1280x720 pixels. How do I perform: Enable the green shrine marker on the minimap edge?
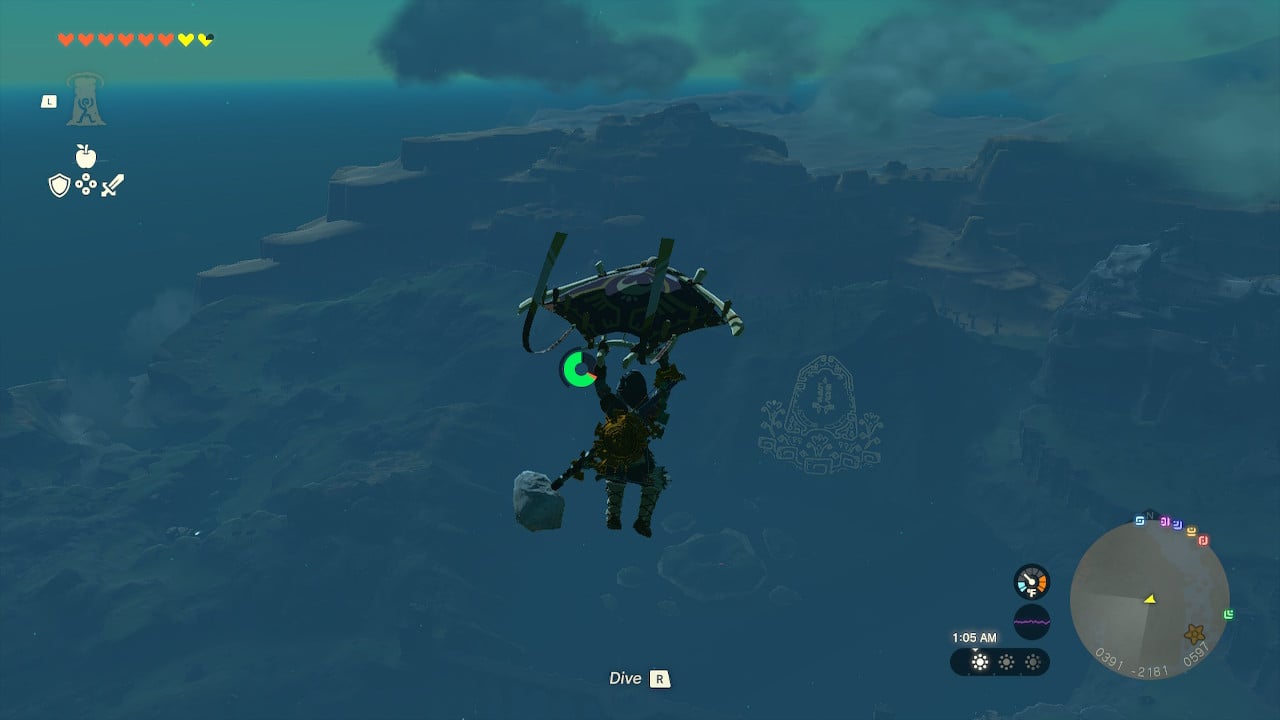click(x=1228, y=613)
